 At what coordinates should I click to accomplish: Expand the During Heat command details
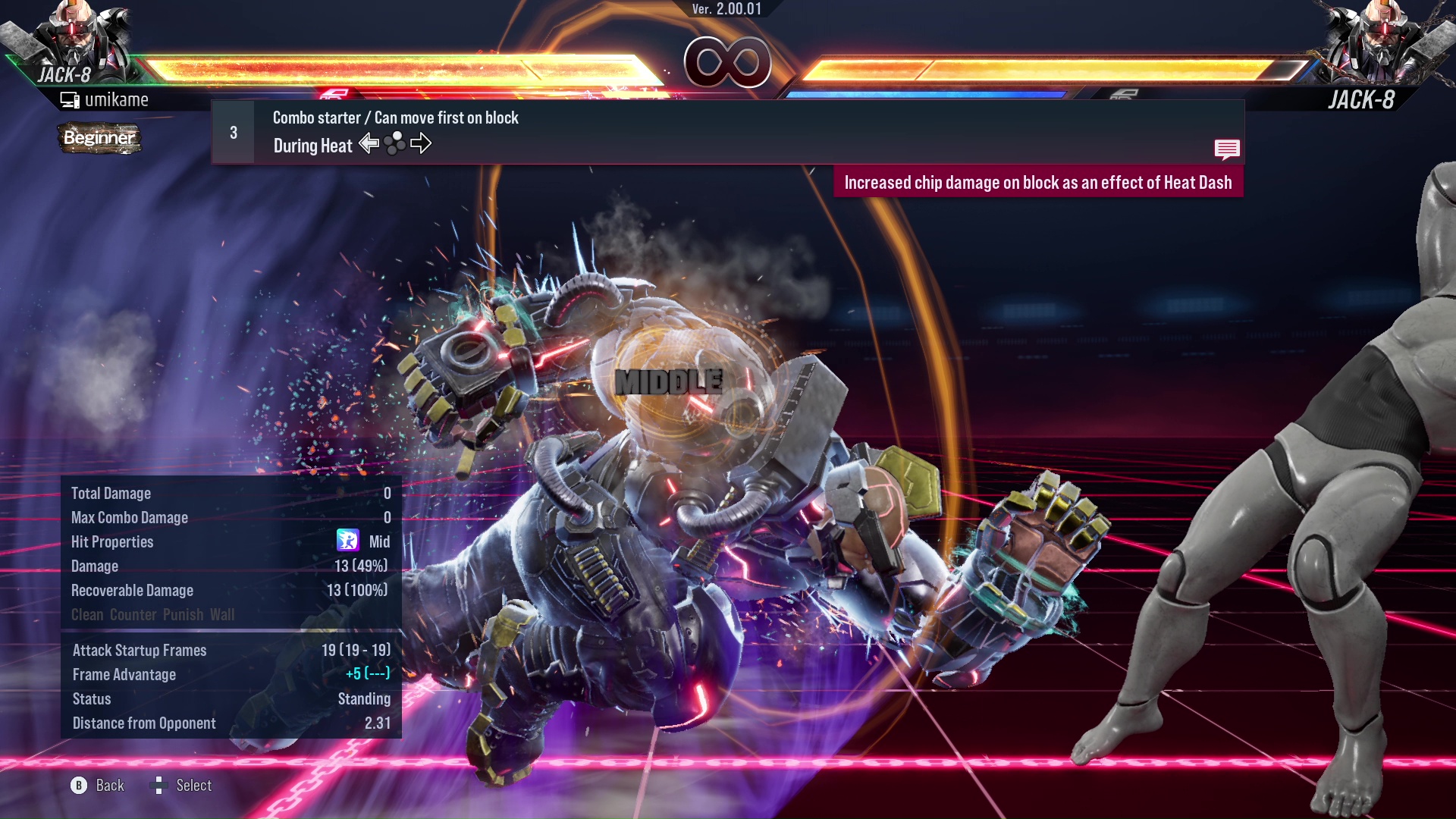click(x=312, y=145)
